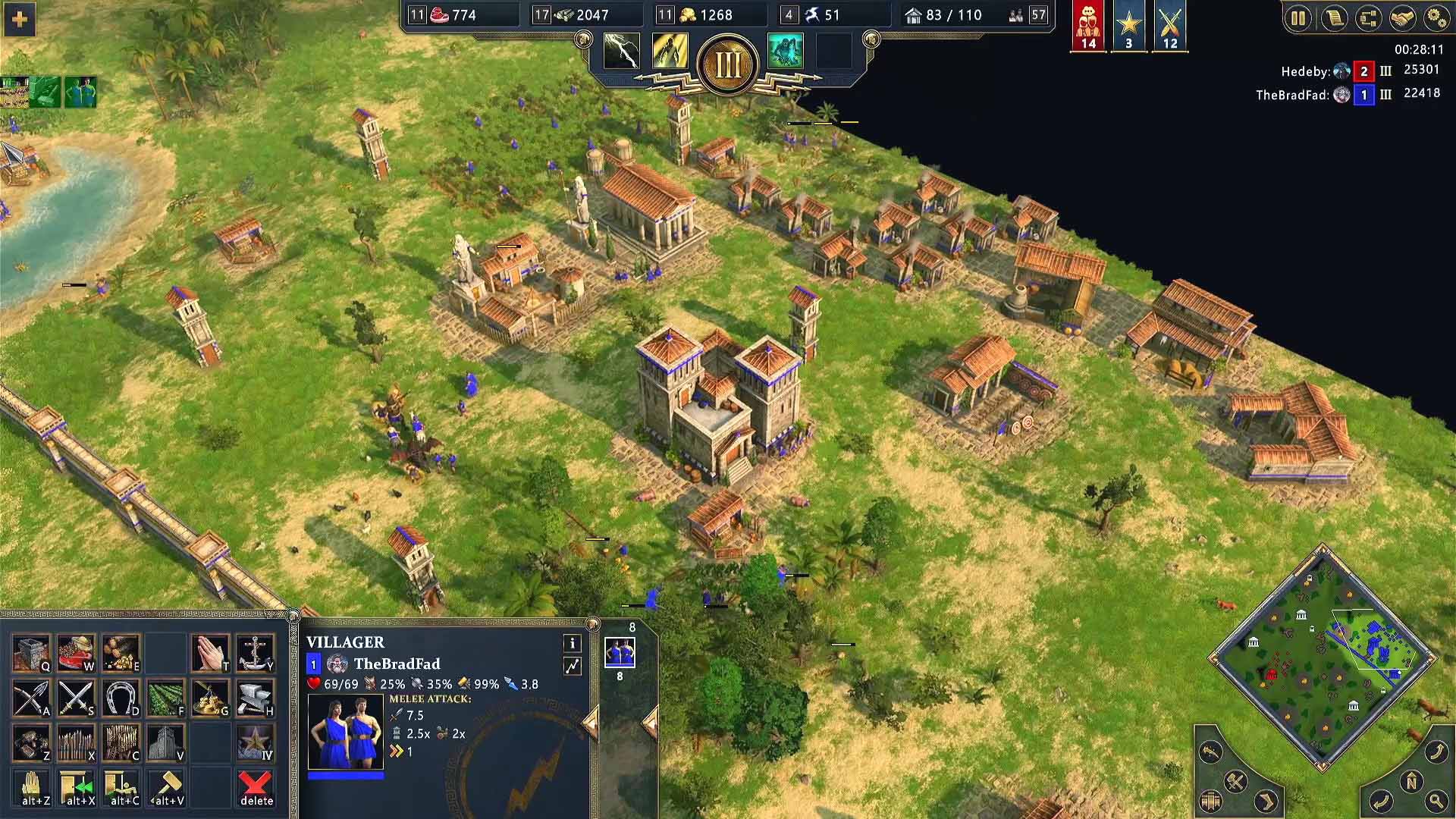The height and width of the screenshot is (819, 1456).
Task: Open the scroll objectives button
Action: (1333, 18)
